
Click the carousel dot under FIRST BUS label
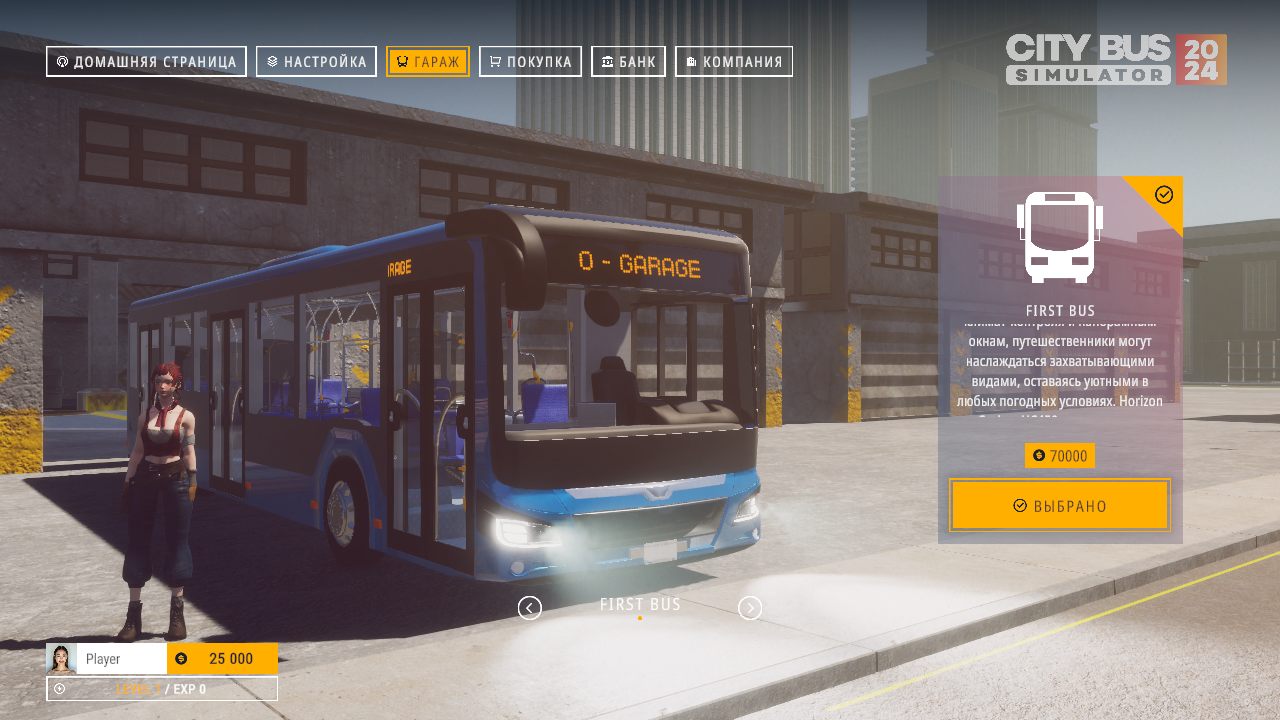click(x=639, y=618)
